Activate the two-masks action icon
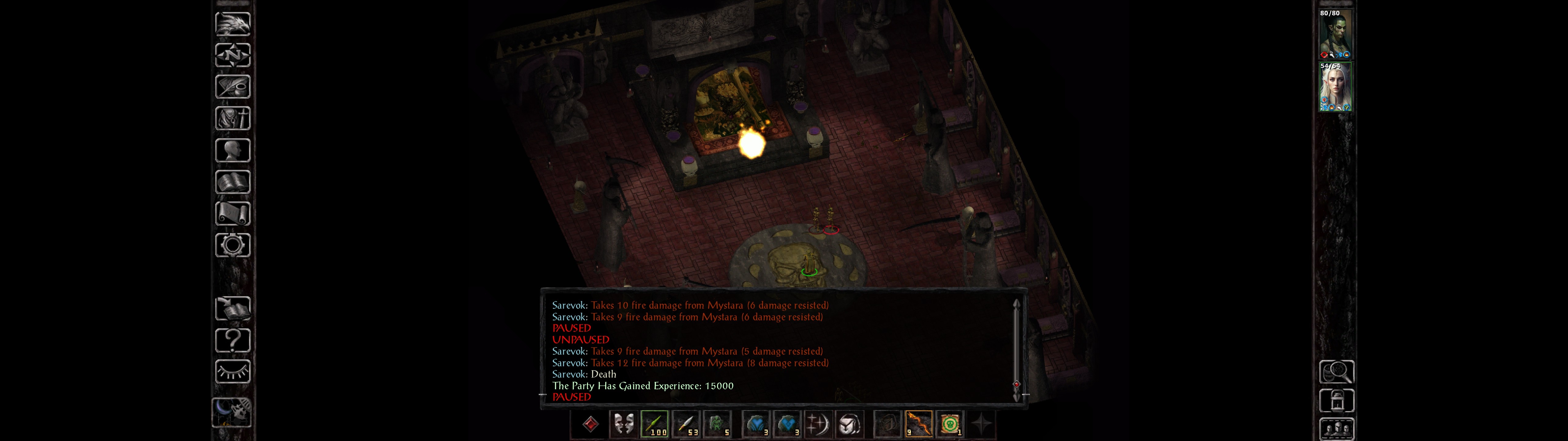 (x=623, y=424)
